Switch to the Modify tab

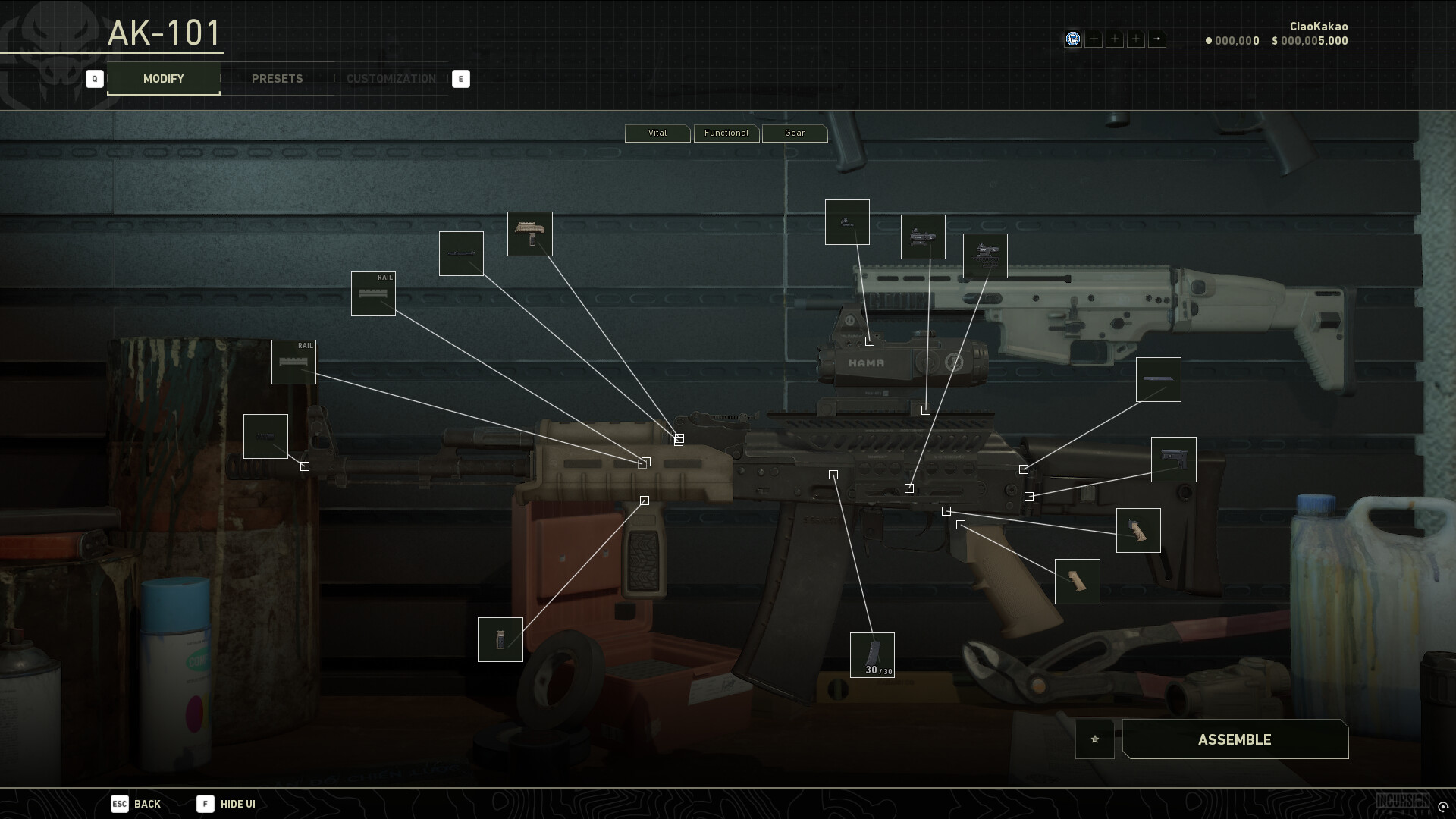(163, 79)
